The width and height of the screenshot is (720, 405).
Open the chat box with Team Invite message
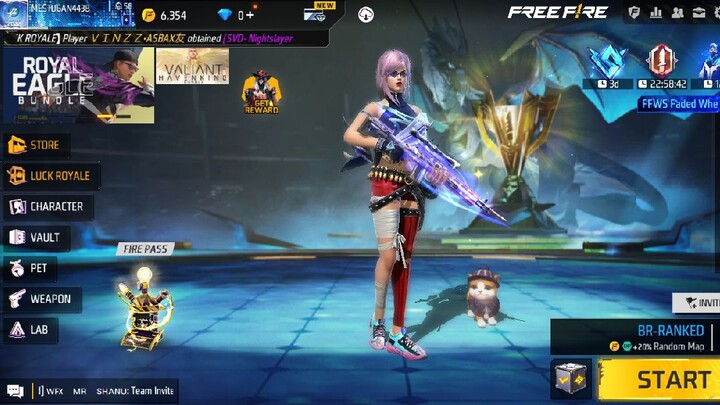[90, 391]
